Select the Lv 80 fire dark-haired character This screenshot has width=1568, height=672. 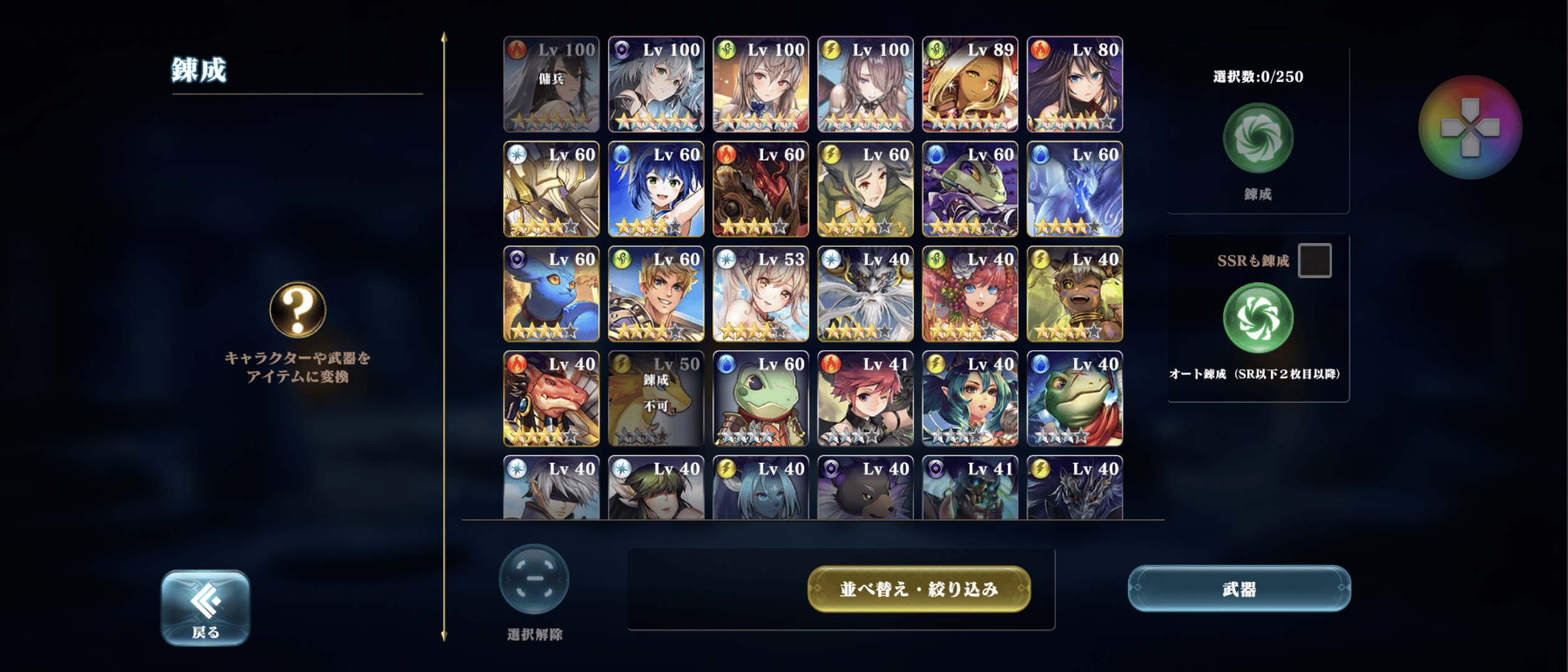pos(1075,84)
